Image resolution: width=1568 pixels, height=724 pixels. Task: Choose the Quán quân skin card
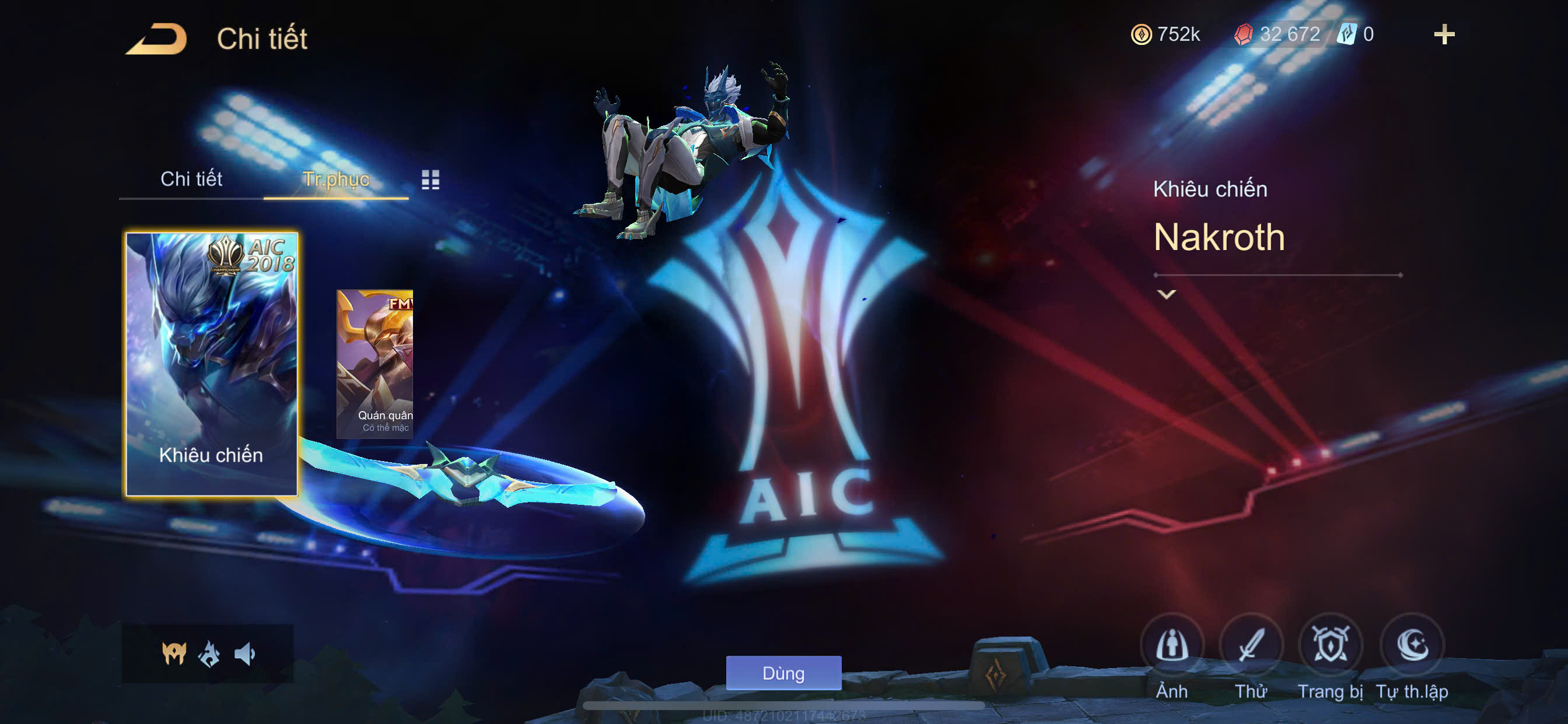pyautogui.click(x=375, y=363)
